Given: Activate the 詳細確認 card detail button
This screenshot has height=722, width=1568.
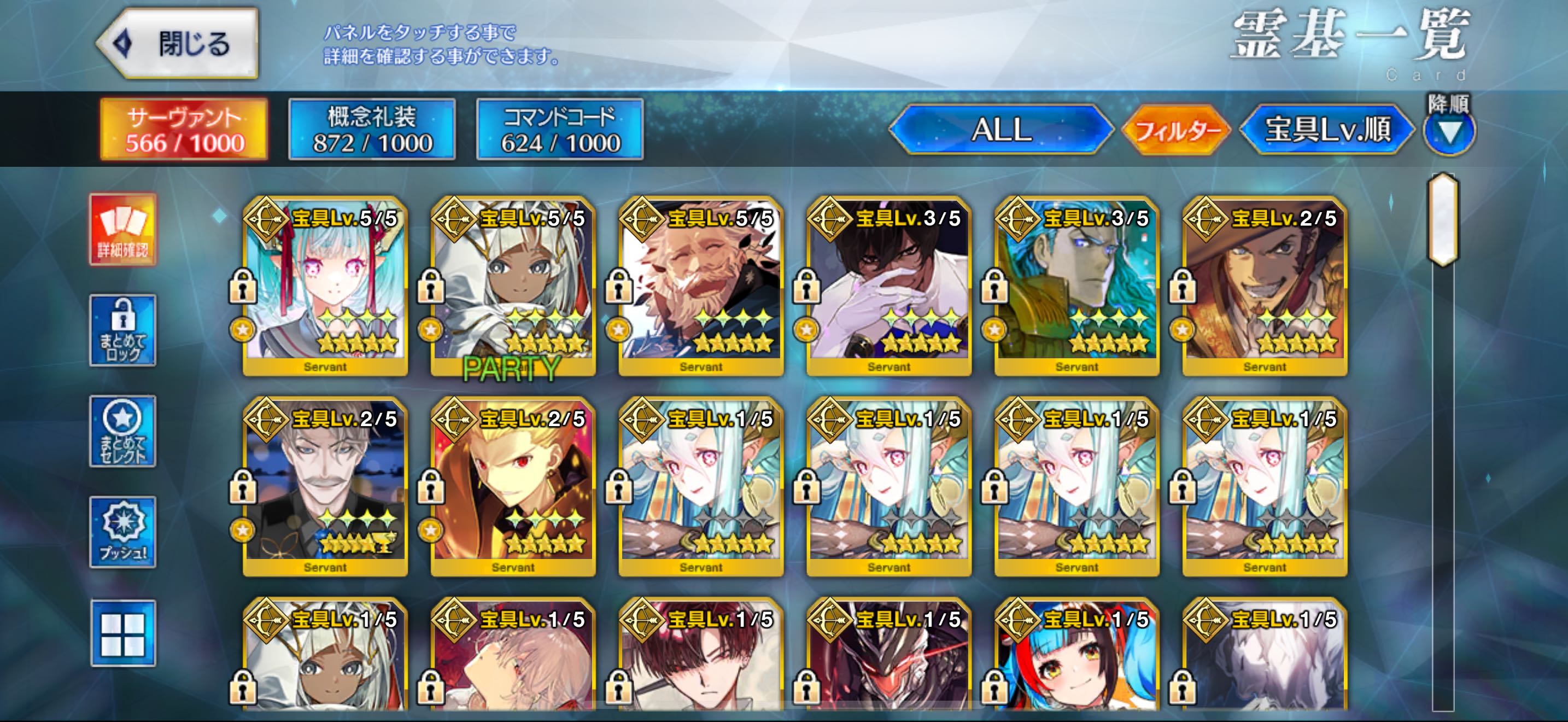Looking at the screenshot, I should (x=123, y=230).
